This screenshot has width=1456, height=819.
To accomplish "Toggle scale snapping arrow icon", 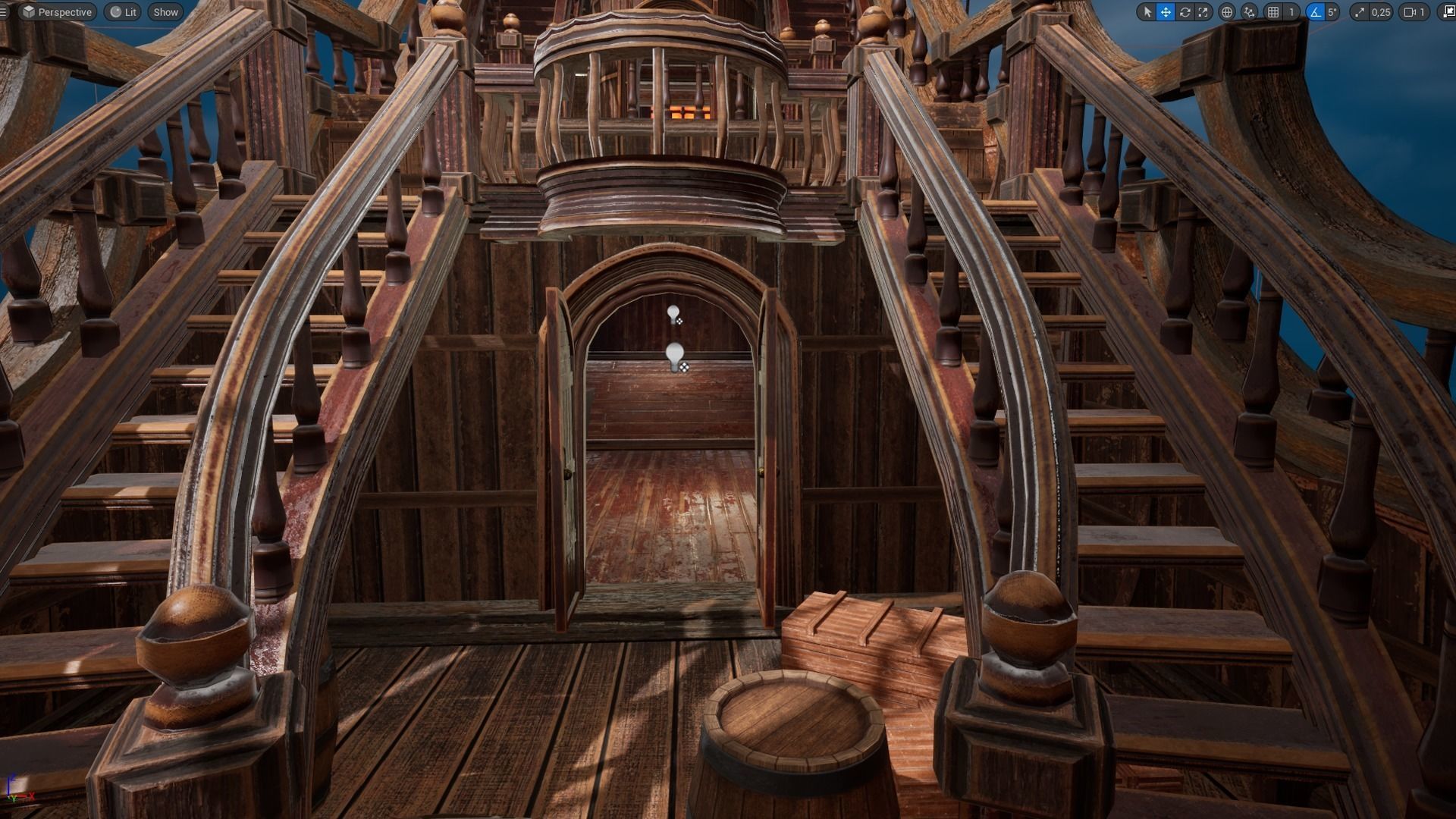I will pyautogui.click(x=1359, y=12).
